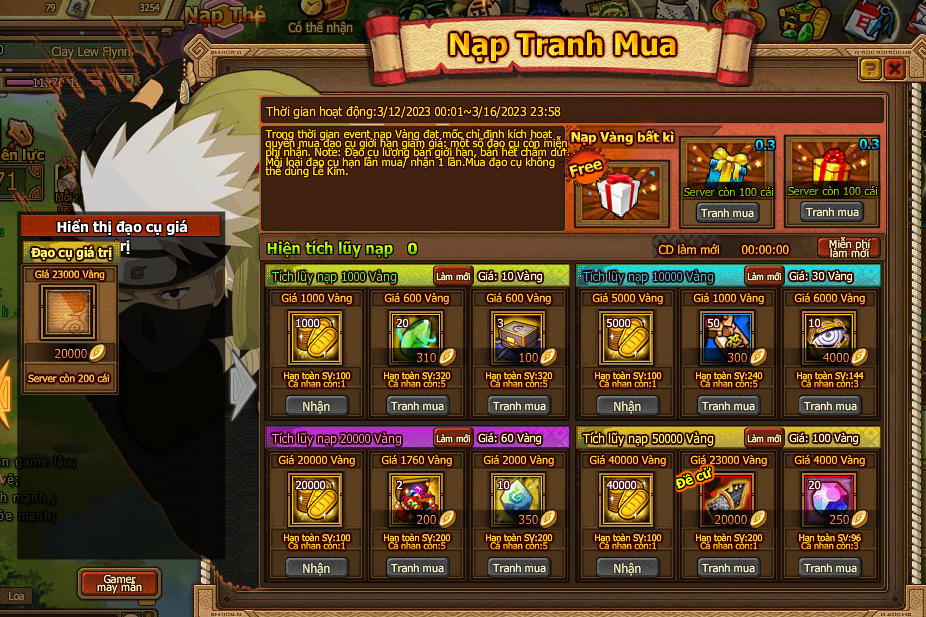Claim the 5000 gold reward with Nhận
Image resolution: width=926 pixels, height=617 pixels.
(627, 406)
